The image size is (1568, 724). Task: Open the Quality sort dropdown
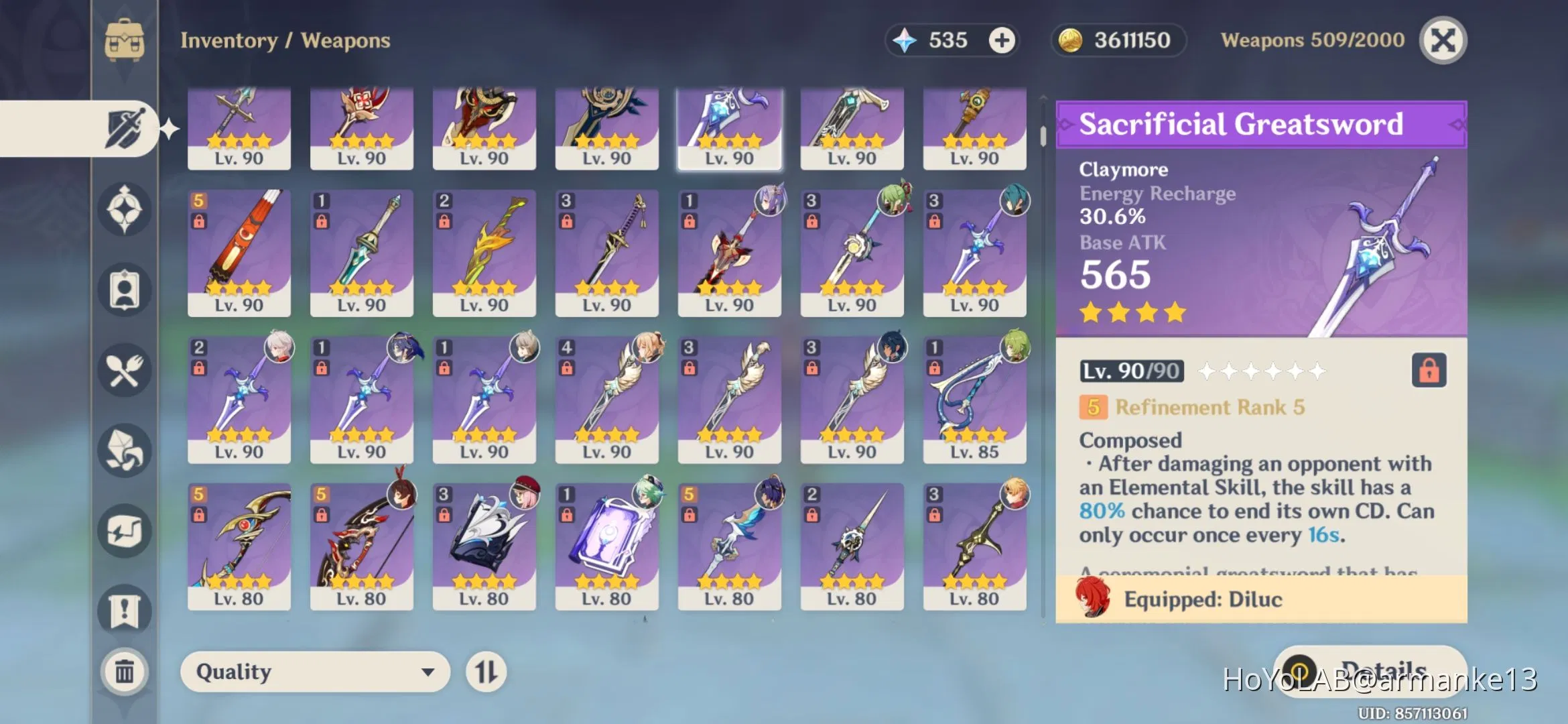315,672
